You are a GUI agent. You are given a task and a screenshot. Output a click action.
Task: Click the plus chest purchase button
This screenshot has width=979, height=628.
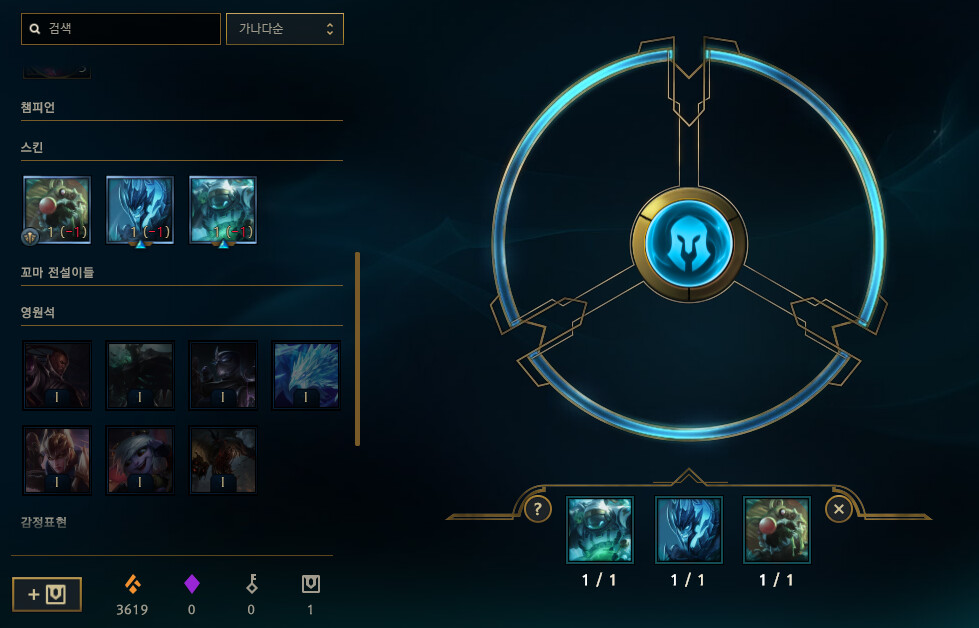point(47,594)
